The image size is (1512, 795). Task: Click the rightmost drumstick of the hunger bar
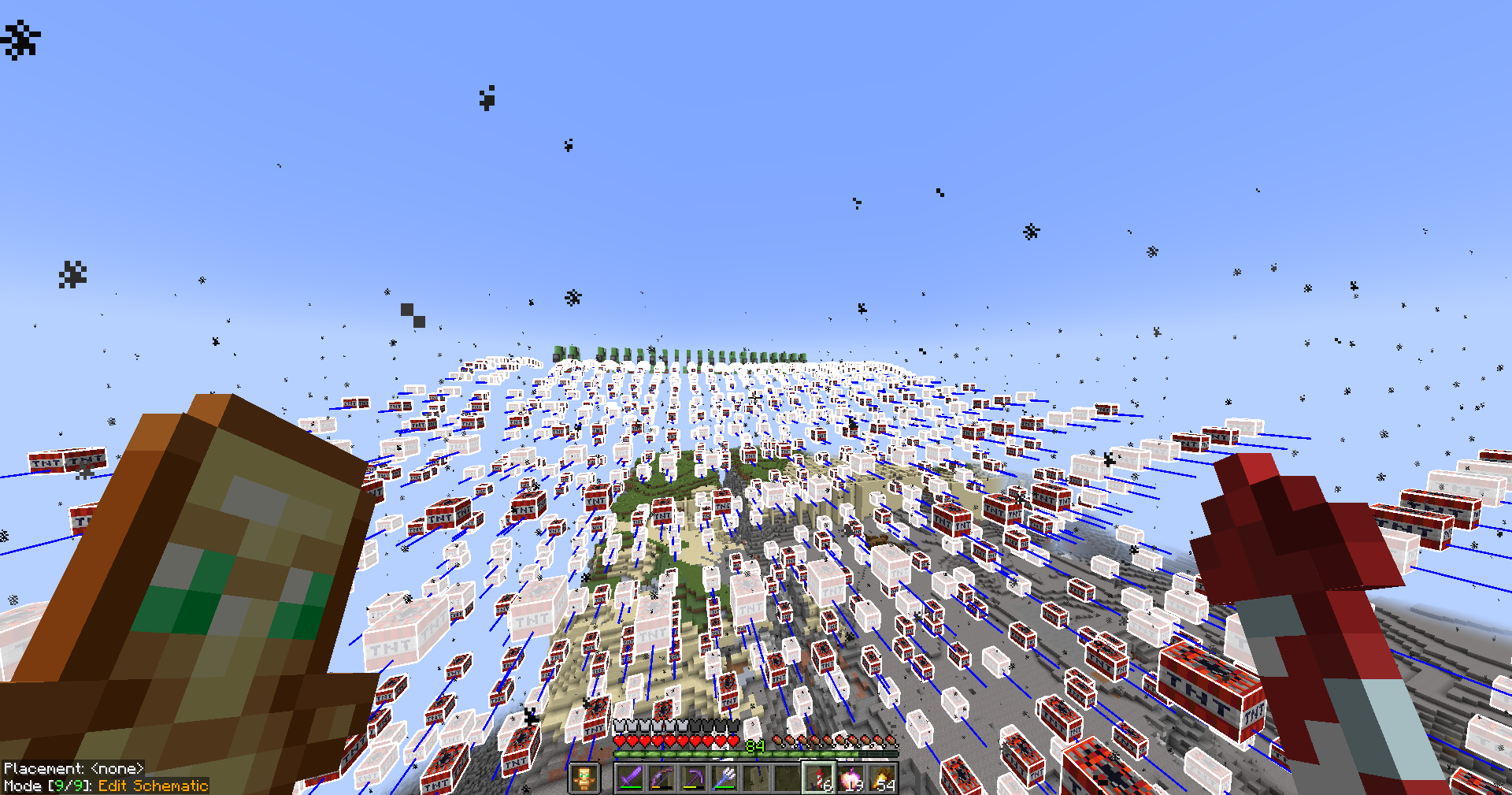891,741
